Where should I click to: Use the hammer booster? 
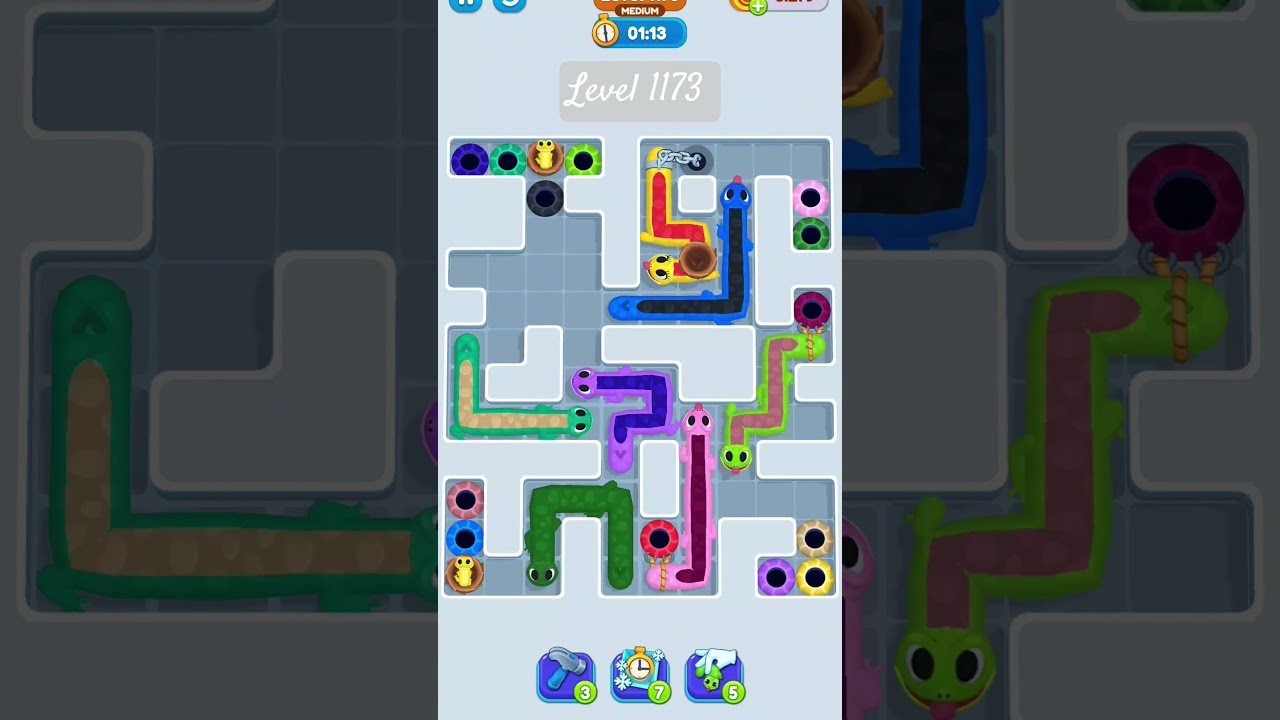566,676
